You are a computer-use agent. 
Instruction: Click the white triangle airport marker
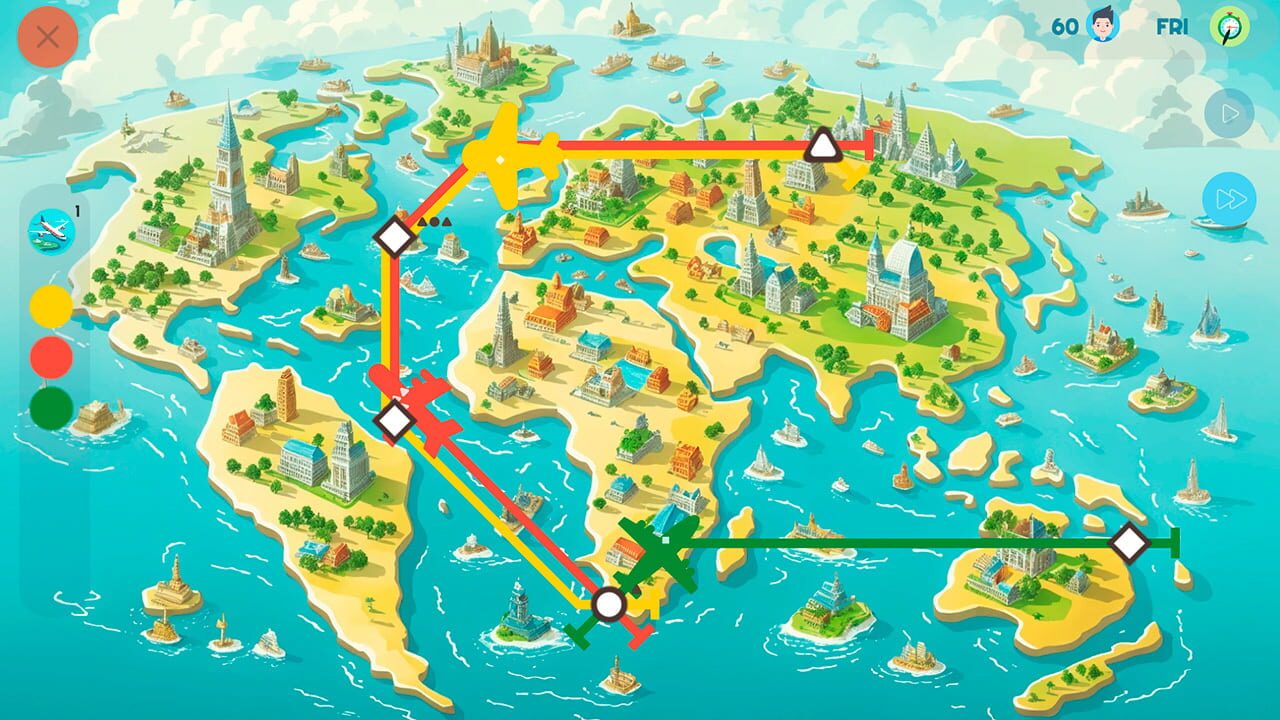point(823,146)
